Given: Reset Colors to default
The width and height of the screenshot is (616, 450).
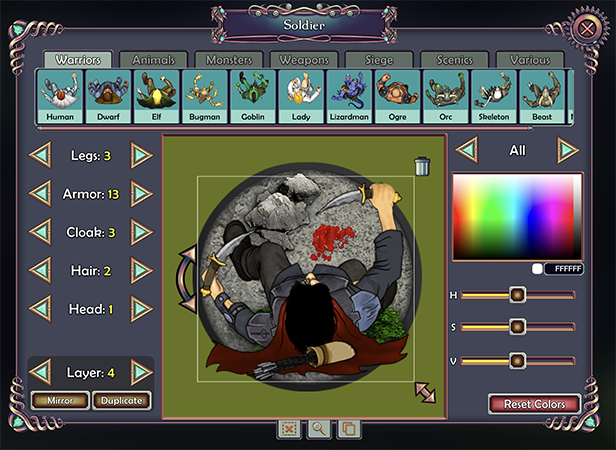Looking at the screenshot, I should 534,404.
